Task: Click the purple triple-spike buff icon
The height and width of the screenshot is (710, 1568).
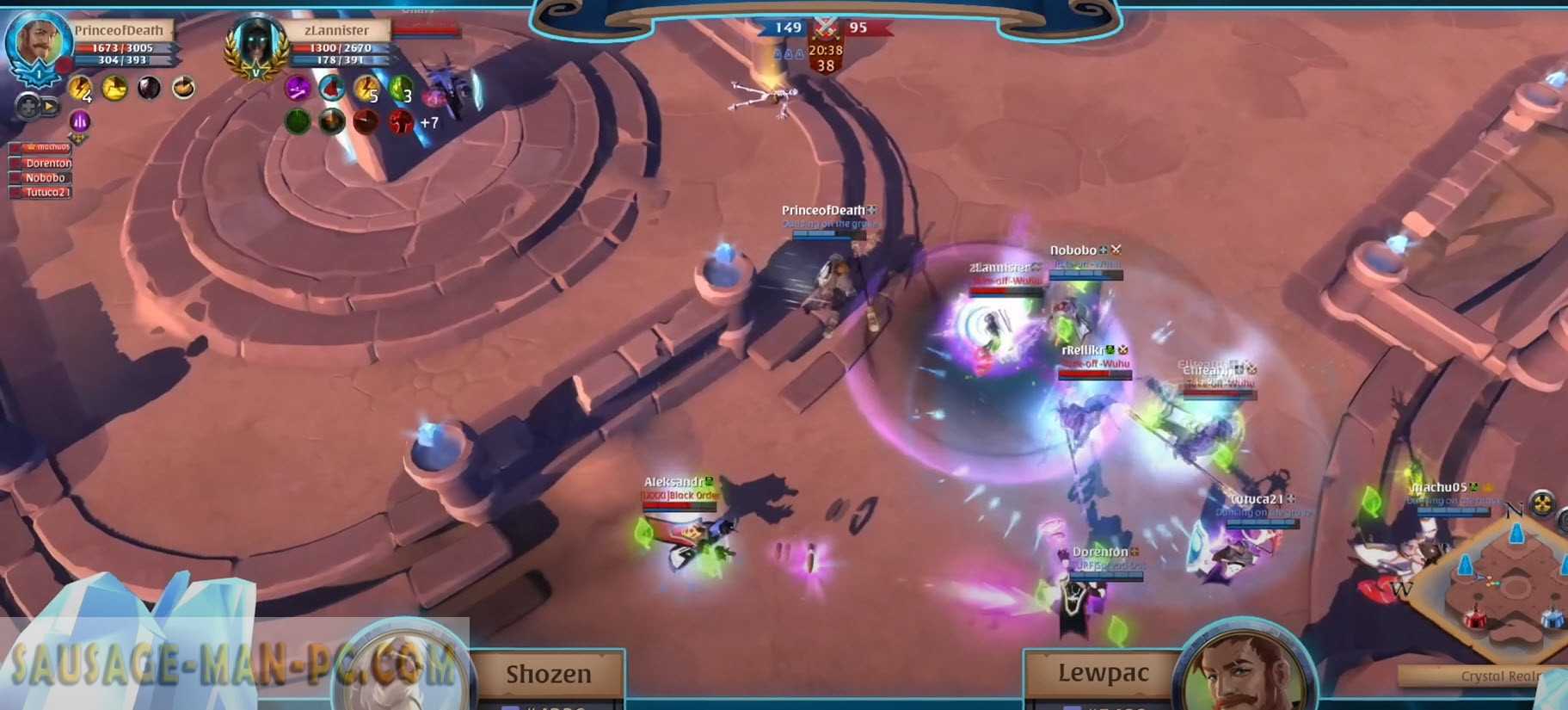Action: click(x=79, y=120)
